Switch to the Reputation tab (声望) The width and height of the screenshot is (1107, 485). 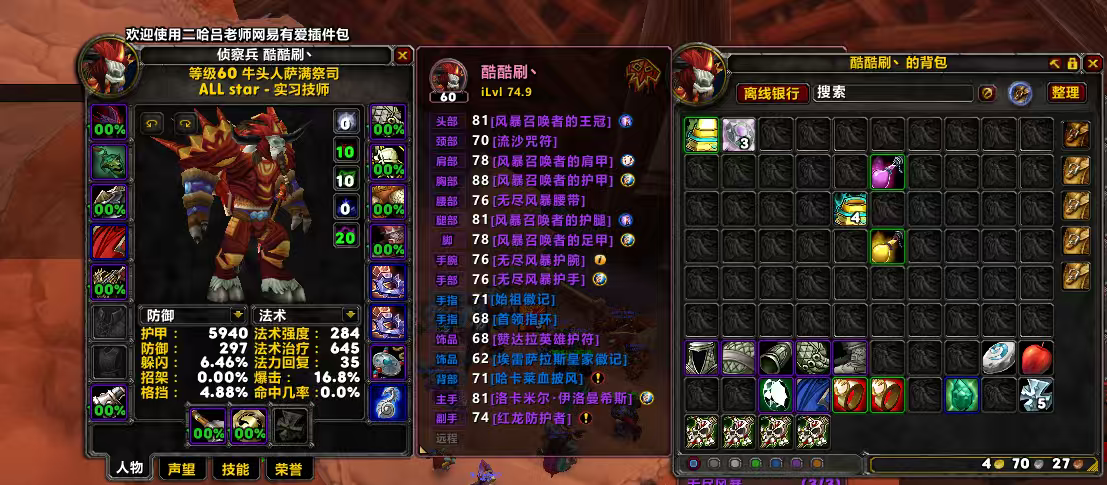(181, 468)
